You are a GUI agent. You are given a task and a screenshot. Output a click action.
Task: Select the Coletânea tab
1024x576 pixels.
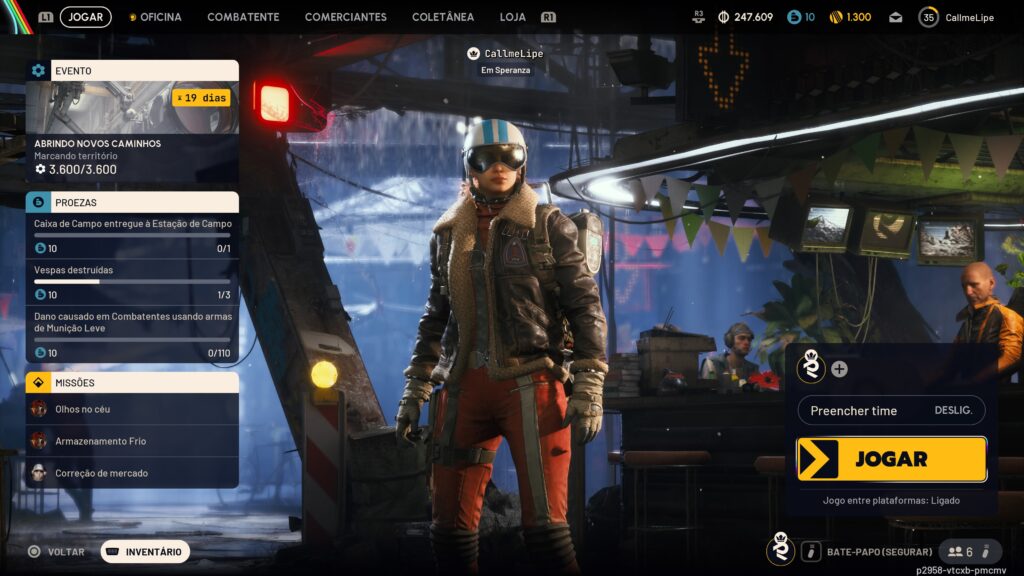pos(443,17)
